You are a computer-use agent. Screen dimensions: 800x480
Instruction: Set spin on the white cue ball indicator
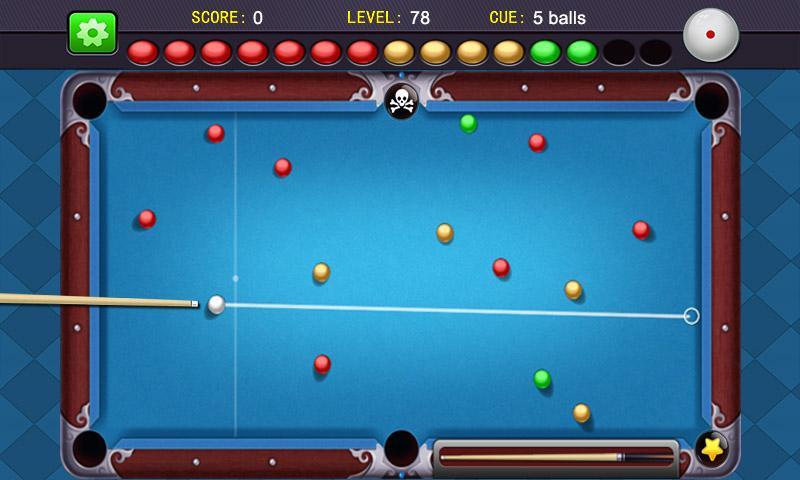[710, 33]
